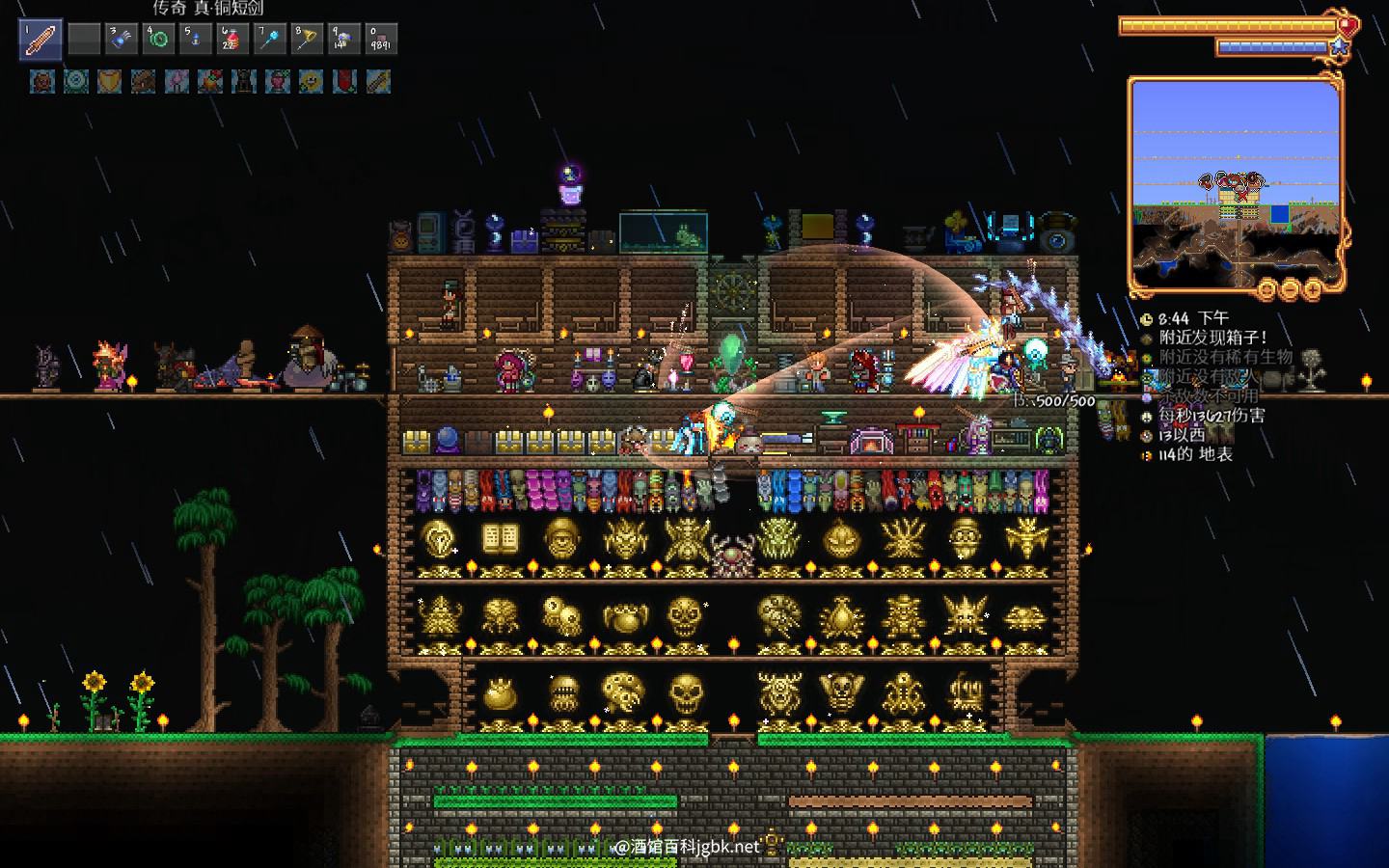This screenshot has height=868, width=1389.
Task: Click the minimap zoom-in plus button
Action: [x=1312, y=288]
